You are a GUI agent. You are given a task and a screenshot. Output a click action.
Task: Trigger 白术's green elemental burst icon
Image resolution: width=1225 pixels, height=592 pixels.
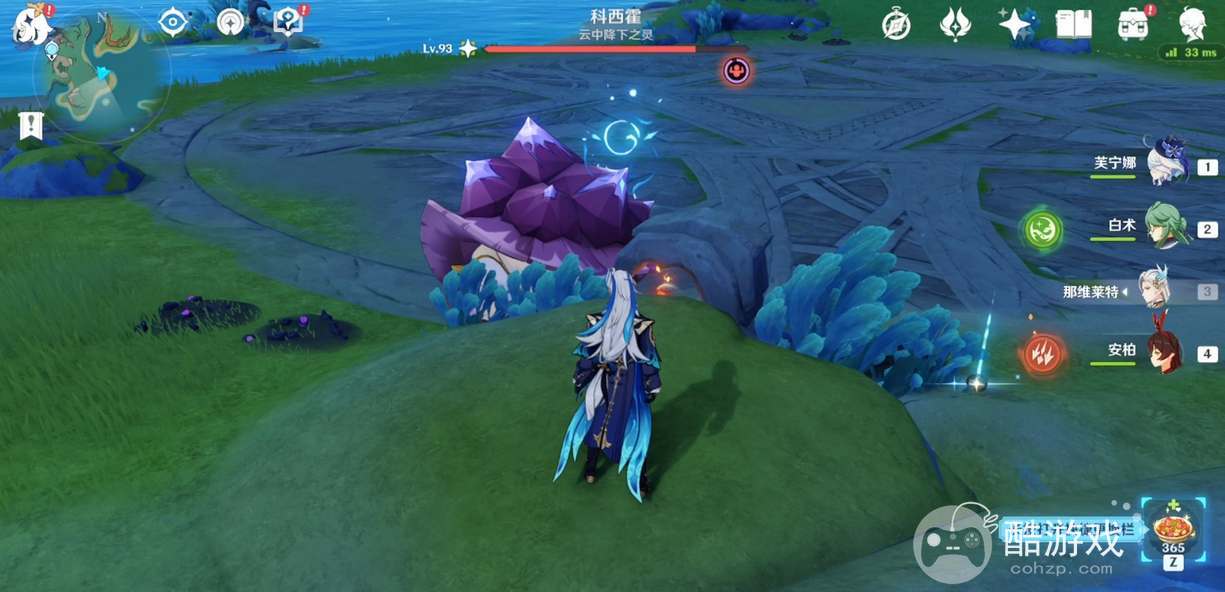click(1041, 230)
